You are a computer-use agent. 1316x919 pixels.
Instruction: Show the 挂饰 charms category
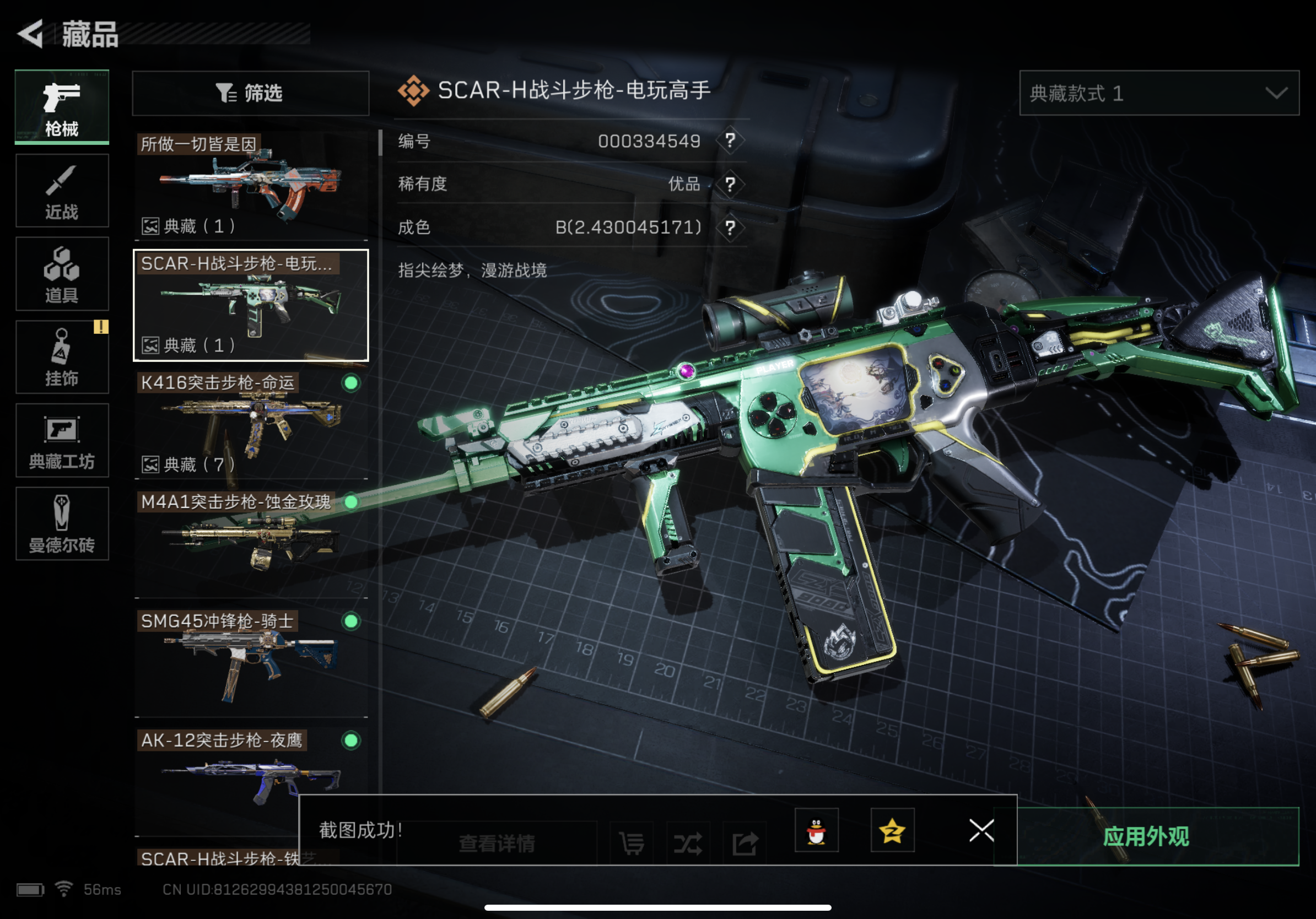click(x=62, y=357)
